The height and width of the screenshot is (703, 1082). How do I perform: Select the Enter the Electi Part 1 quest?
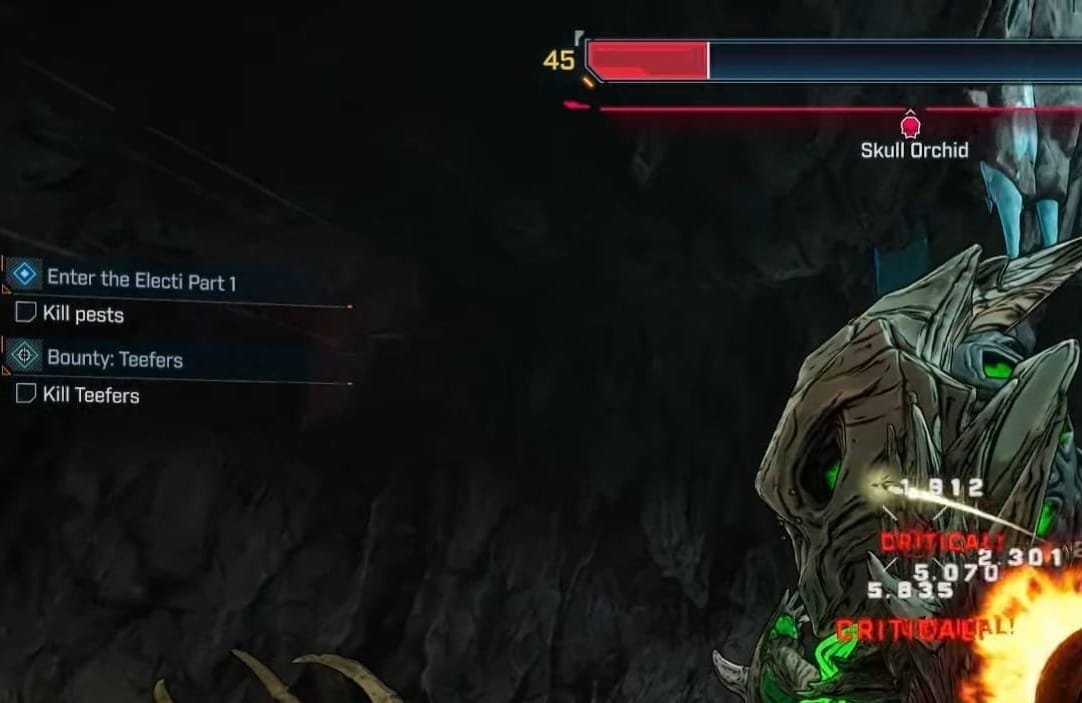click(x=141, y=281)
